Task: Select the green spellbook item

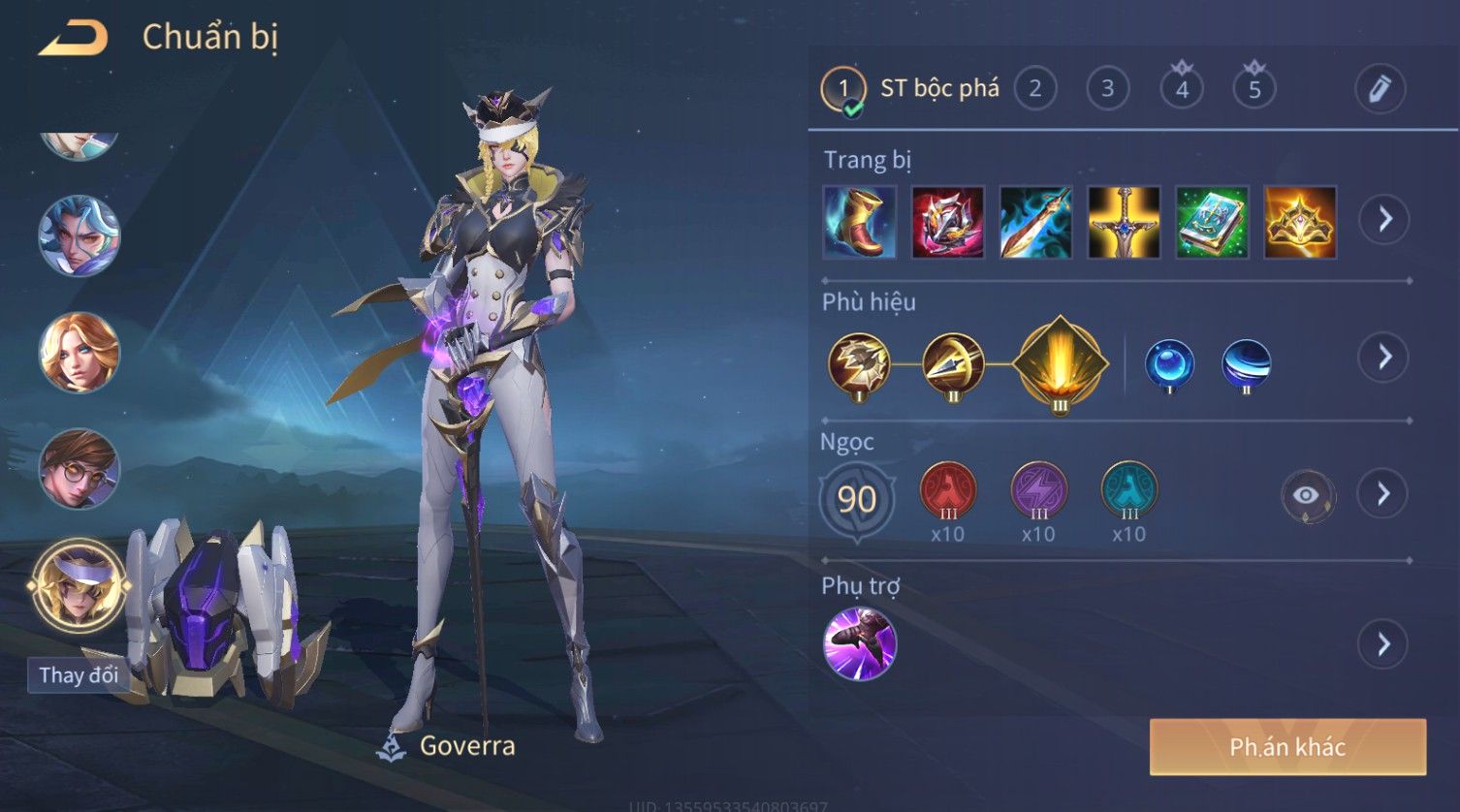Action: (1212, 222)
